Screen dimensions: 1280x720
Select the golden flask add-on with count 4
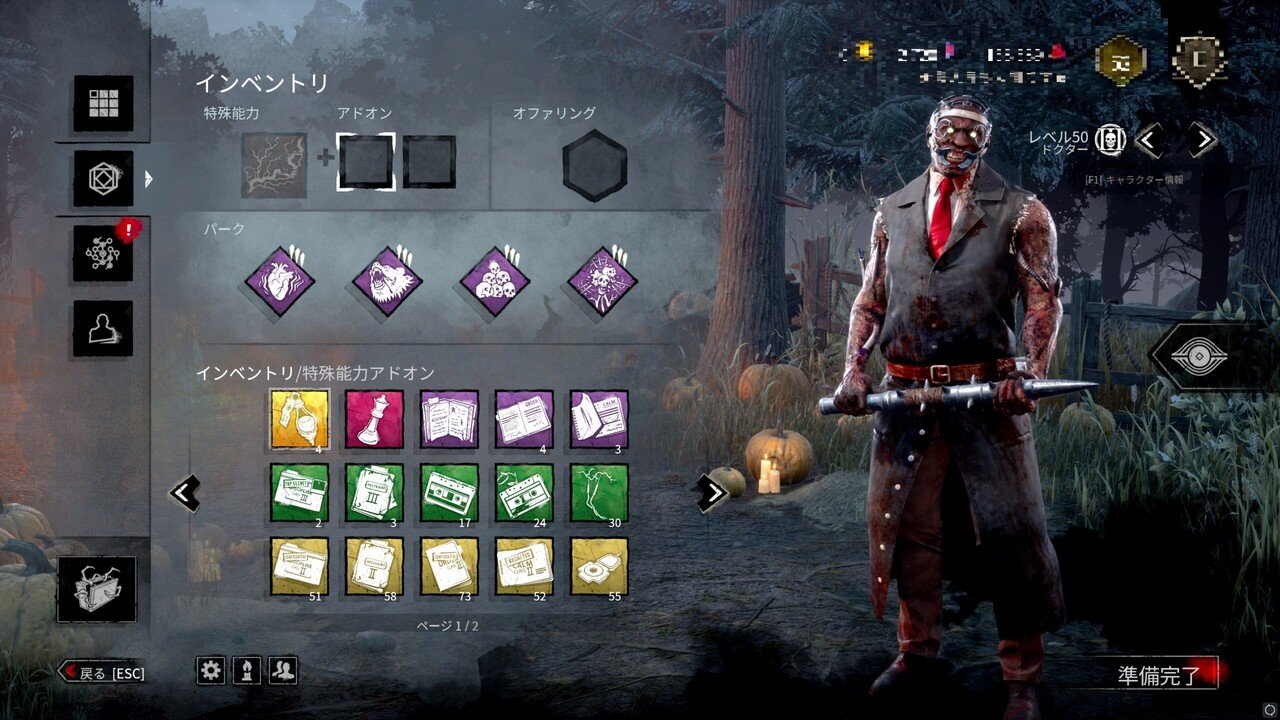pyautogui.click(x=302, y=421)
